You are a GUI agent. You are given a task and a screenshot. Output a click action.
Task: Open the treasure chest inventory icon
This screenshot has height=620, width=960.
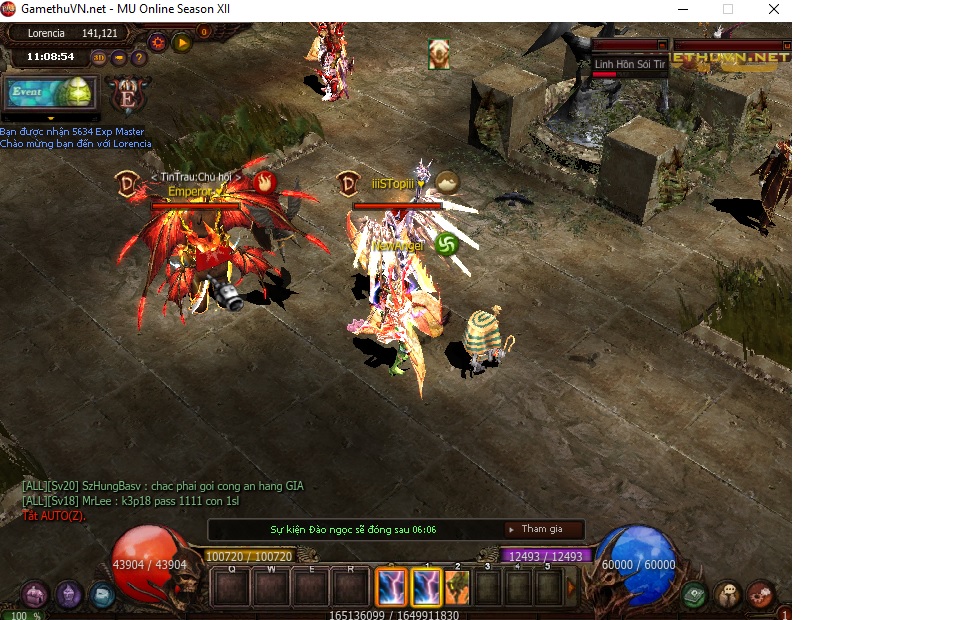pyautogui.click(x=36, y=595)
